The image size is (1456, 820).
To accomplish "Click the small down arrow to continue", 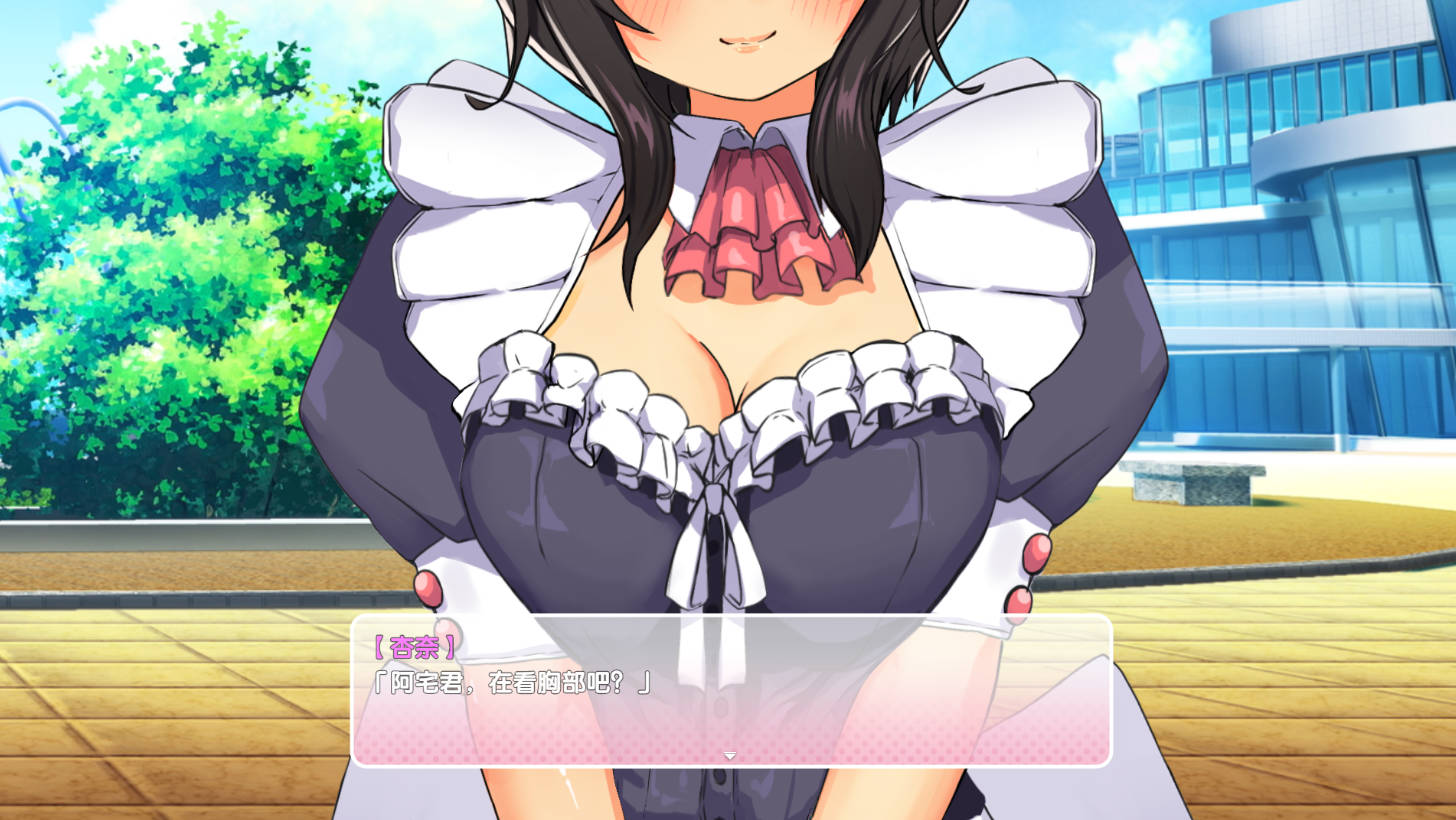I will (730, 756).
